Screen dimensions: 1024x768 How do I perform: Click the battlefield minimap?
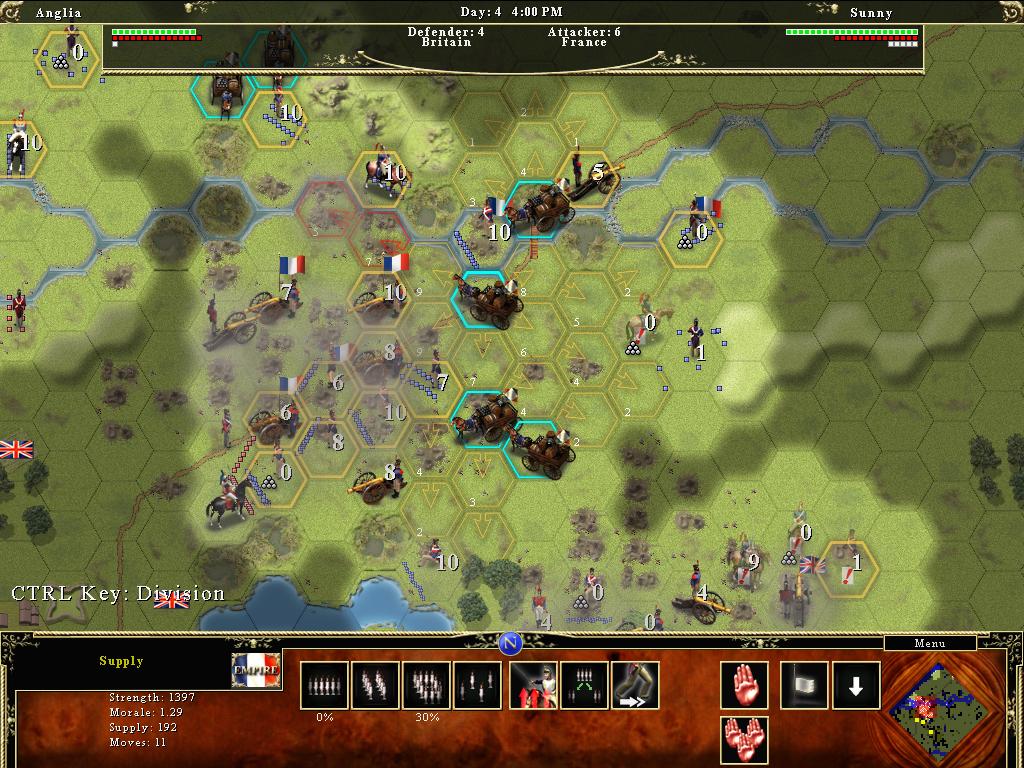(x=937, y=710)
